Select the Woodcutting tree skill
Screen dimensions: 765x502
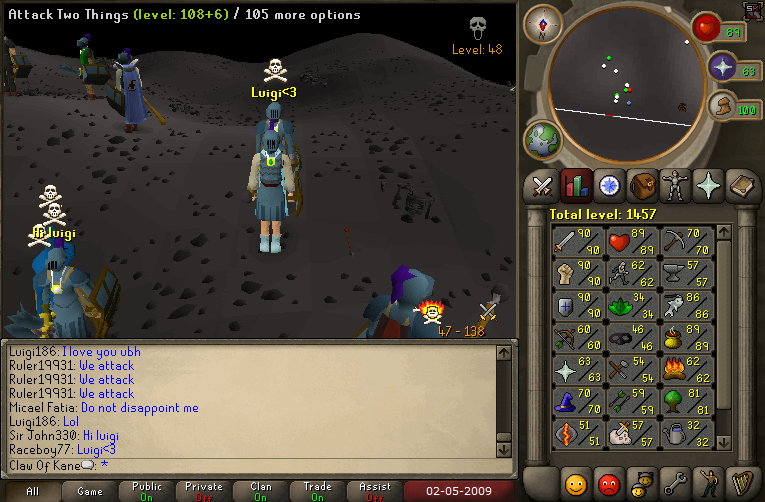pos(688,400)
